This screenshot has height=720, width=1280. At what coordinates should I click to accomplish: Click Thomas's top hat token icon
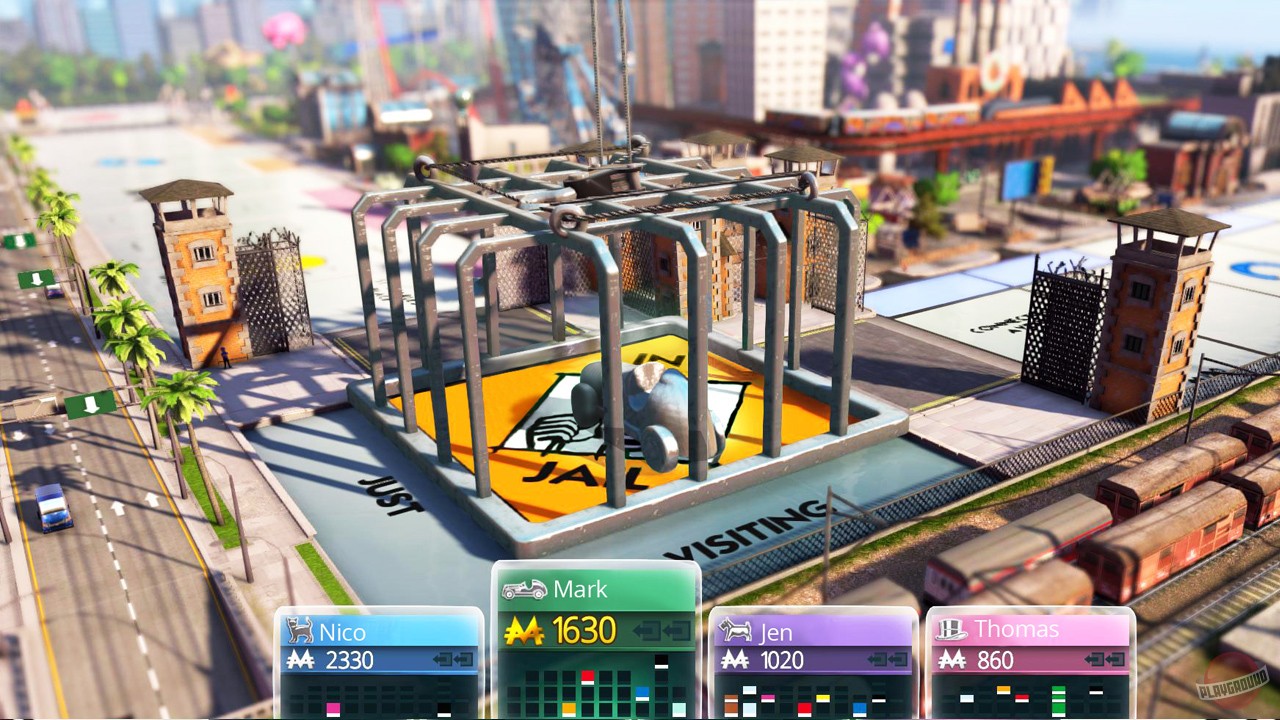tap(951, 628)
